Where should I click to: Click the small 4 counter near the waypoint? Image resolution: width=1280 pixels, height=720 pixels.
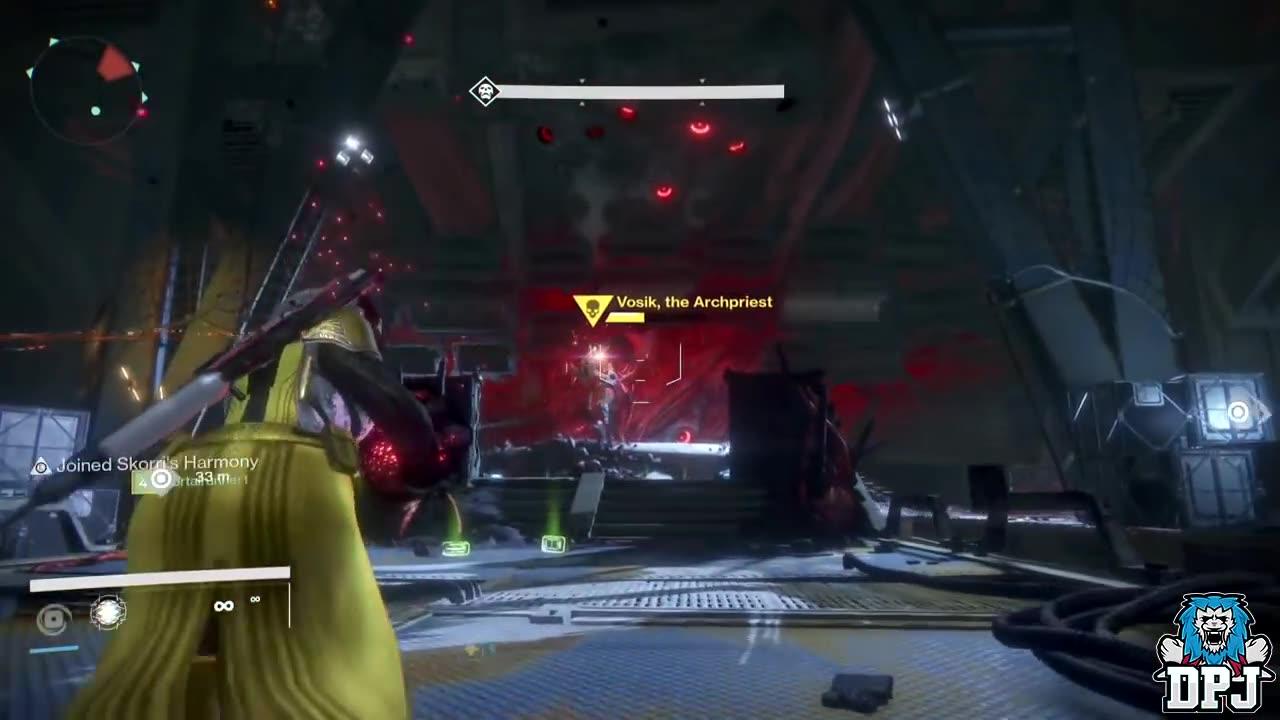tap(143, 483)
